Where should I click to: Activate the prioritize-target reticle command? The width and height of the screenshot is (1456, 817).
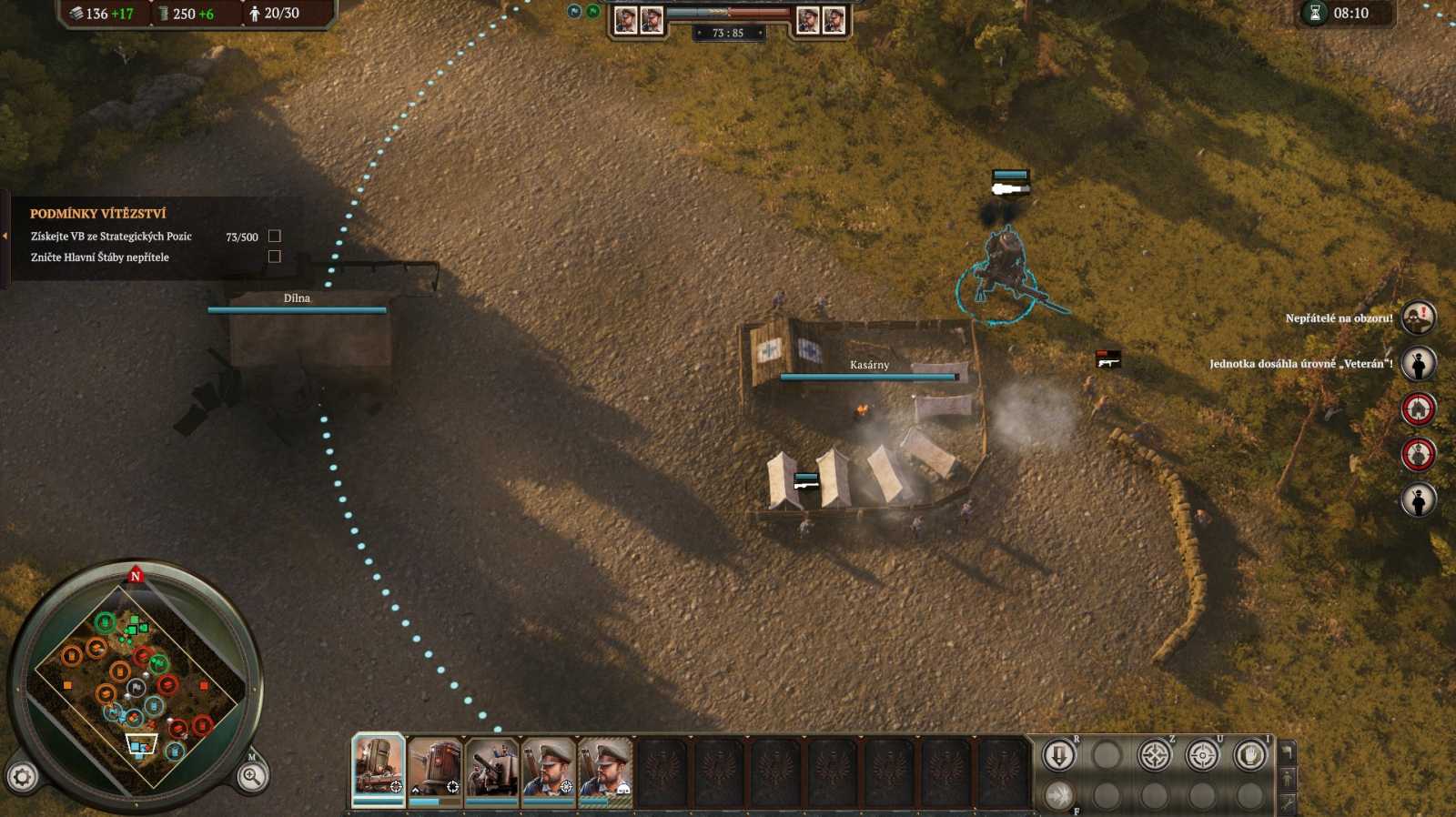[1206, 755]
